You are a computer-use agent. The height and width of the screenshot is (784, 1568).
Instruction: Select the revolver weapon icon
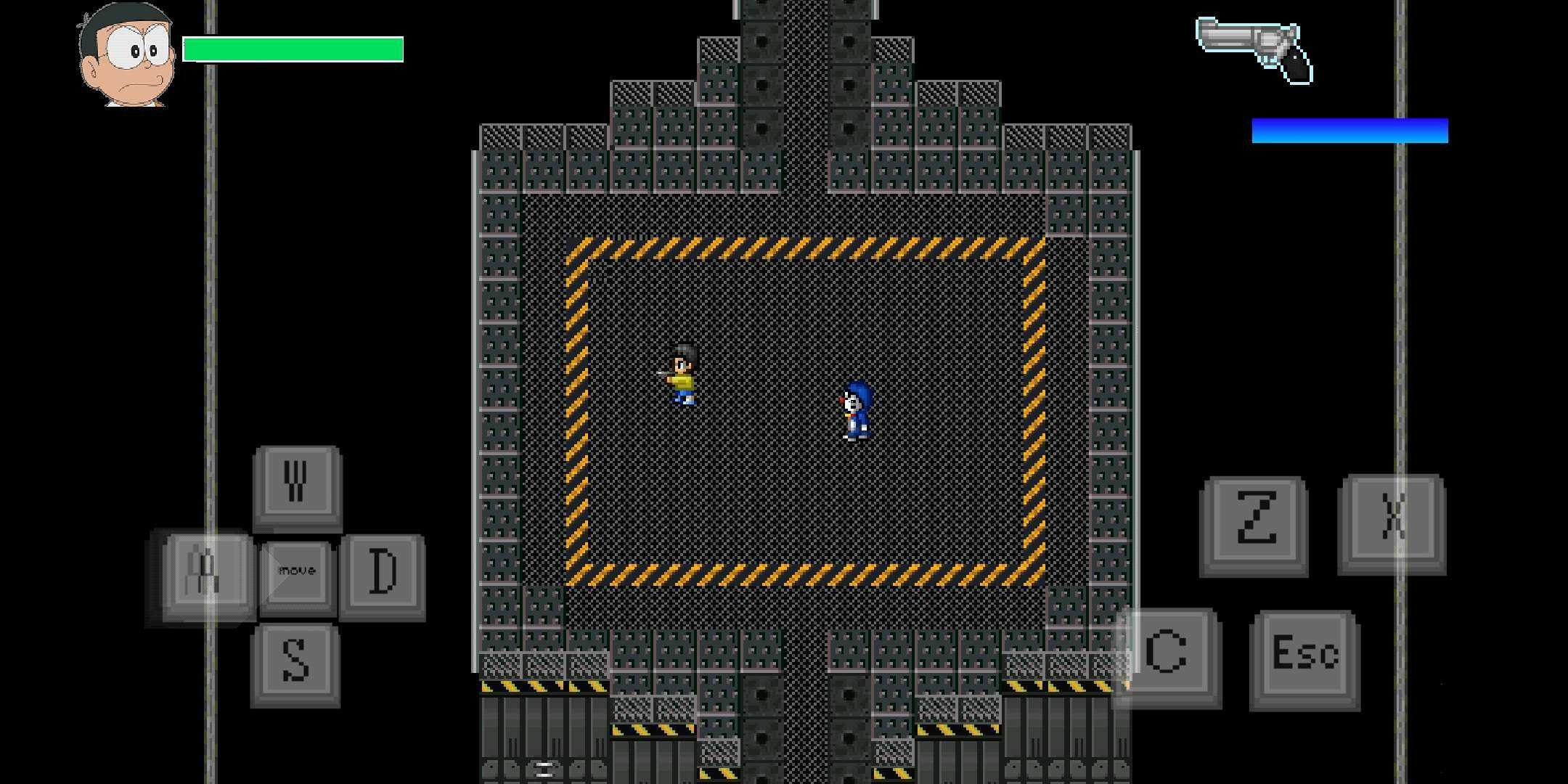pos(1254,49)
